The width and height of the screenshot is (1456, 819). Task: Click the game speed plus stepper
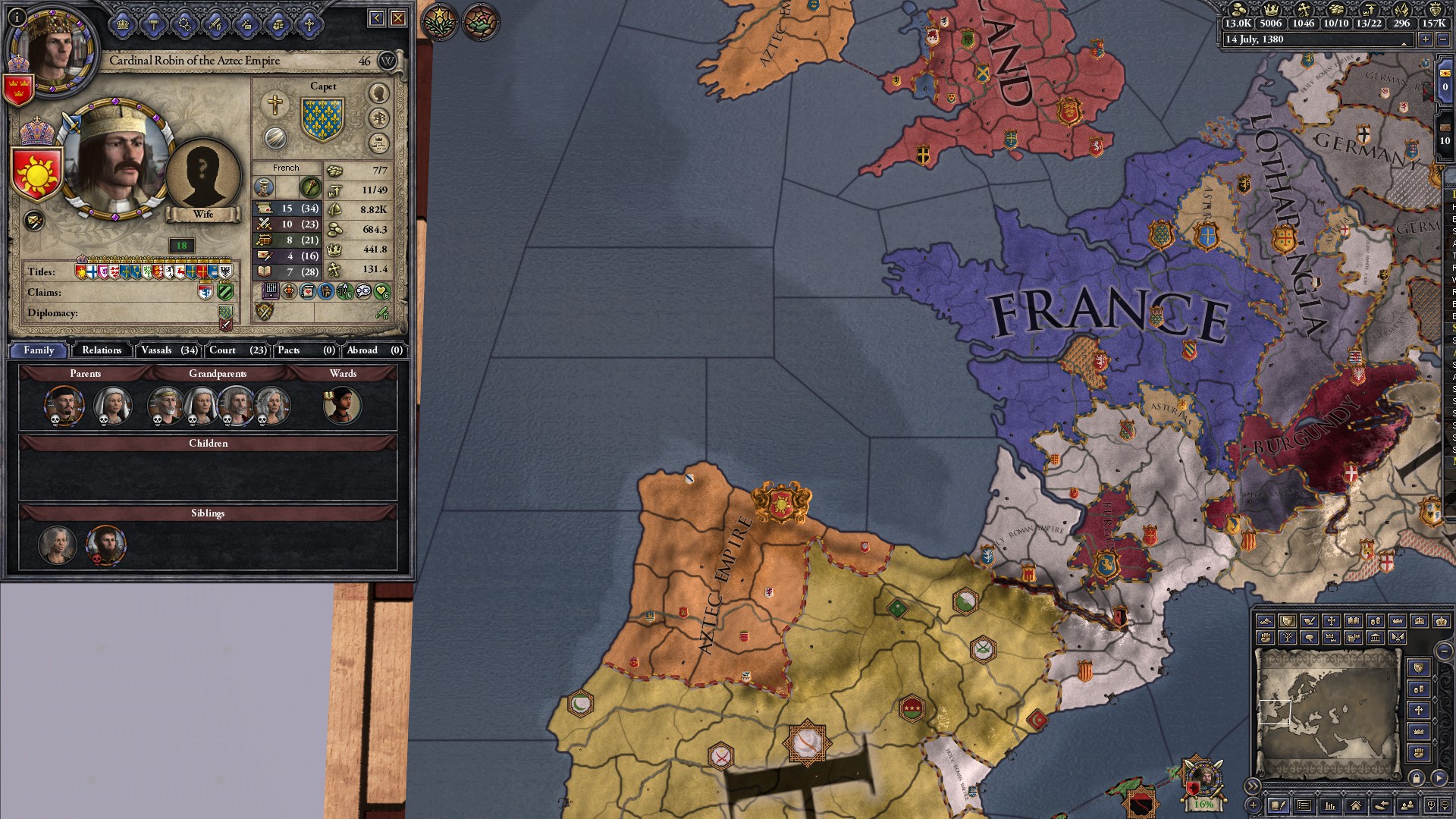[1426, 39]
